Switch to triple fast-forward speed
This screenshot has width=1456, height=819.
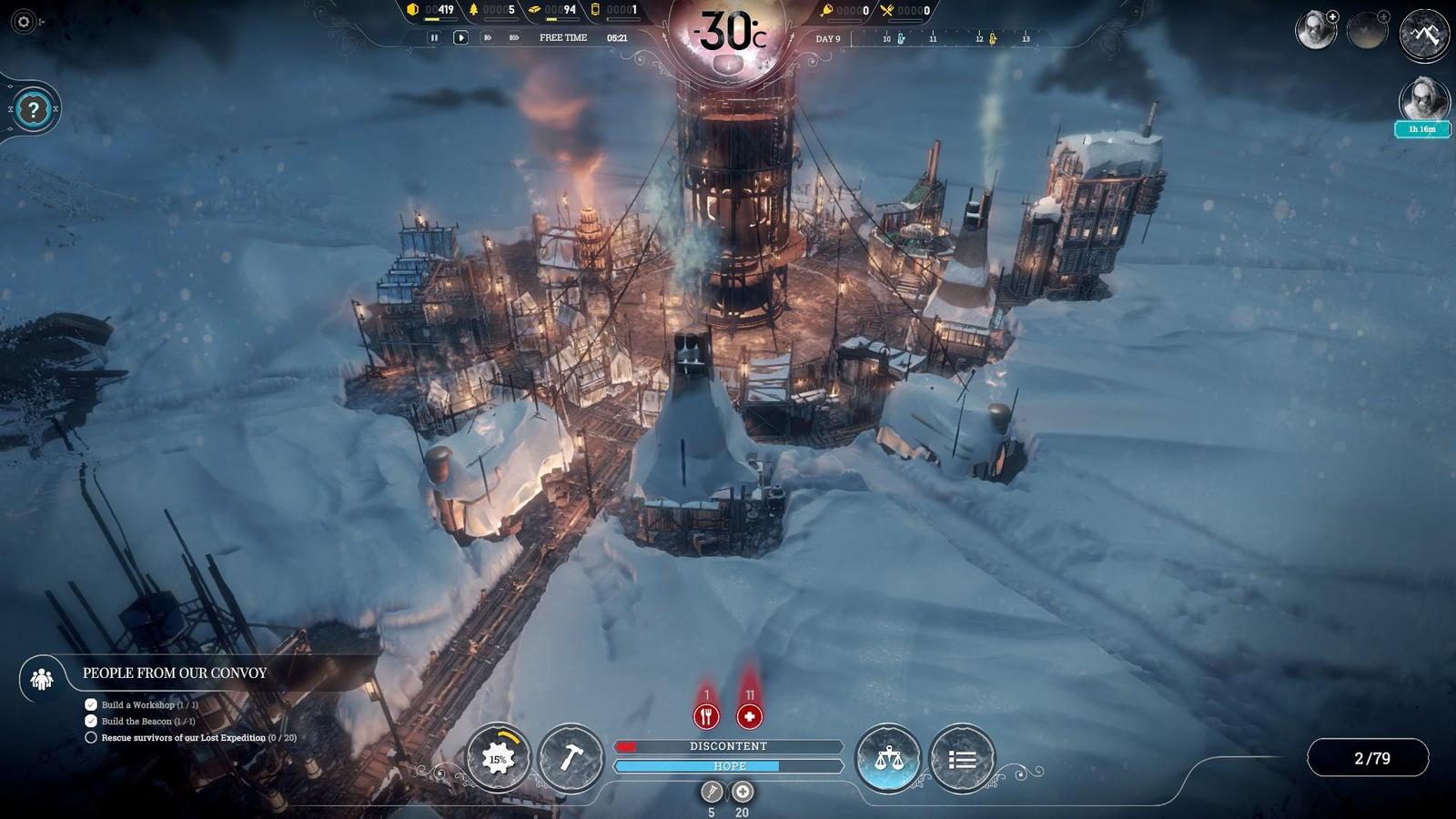[x=514, y=38]
